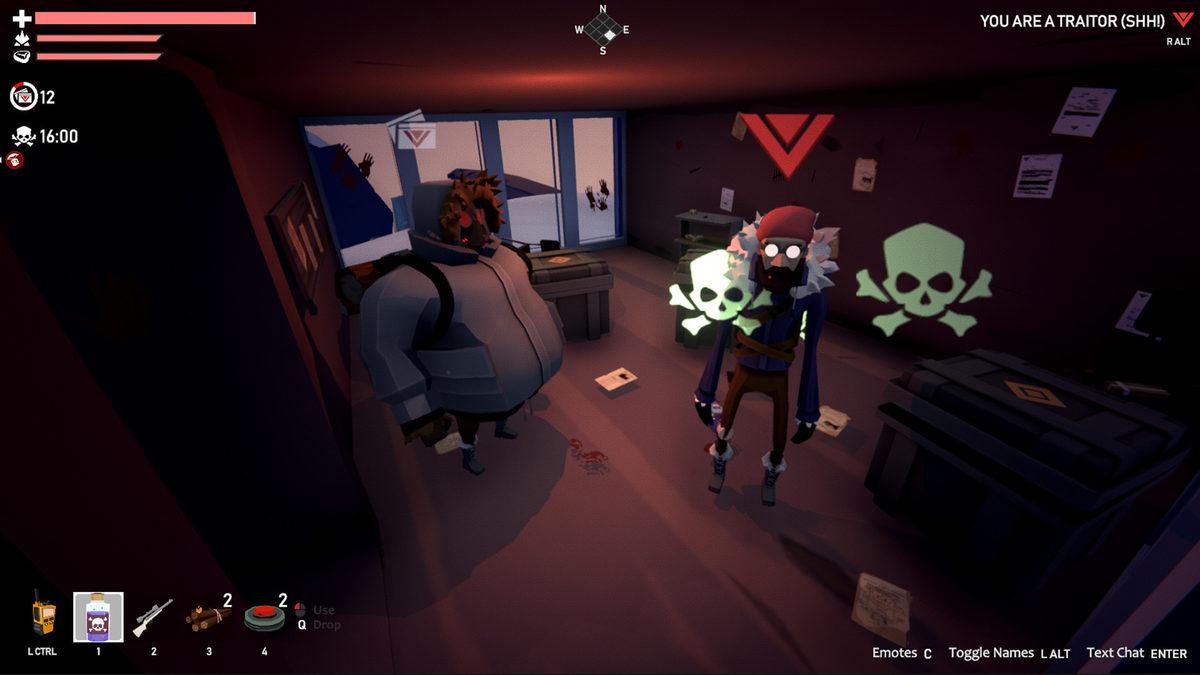The width and height of the screenshot is (1200, 675).
Task: Activate the orange walkie-talkie radio
Action: [42, 613]
